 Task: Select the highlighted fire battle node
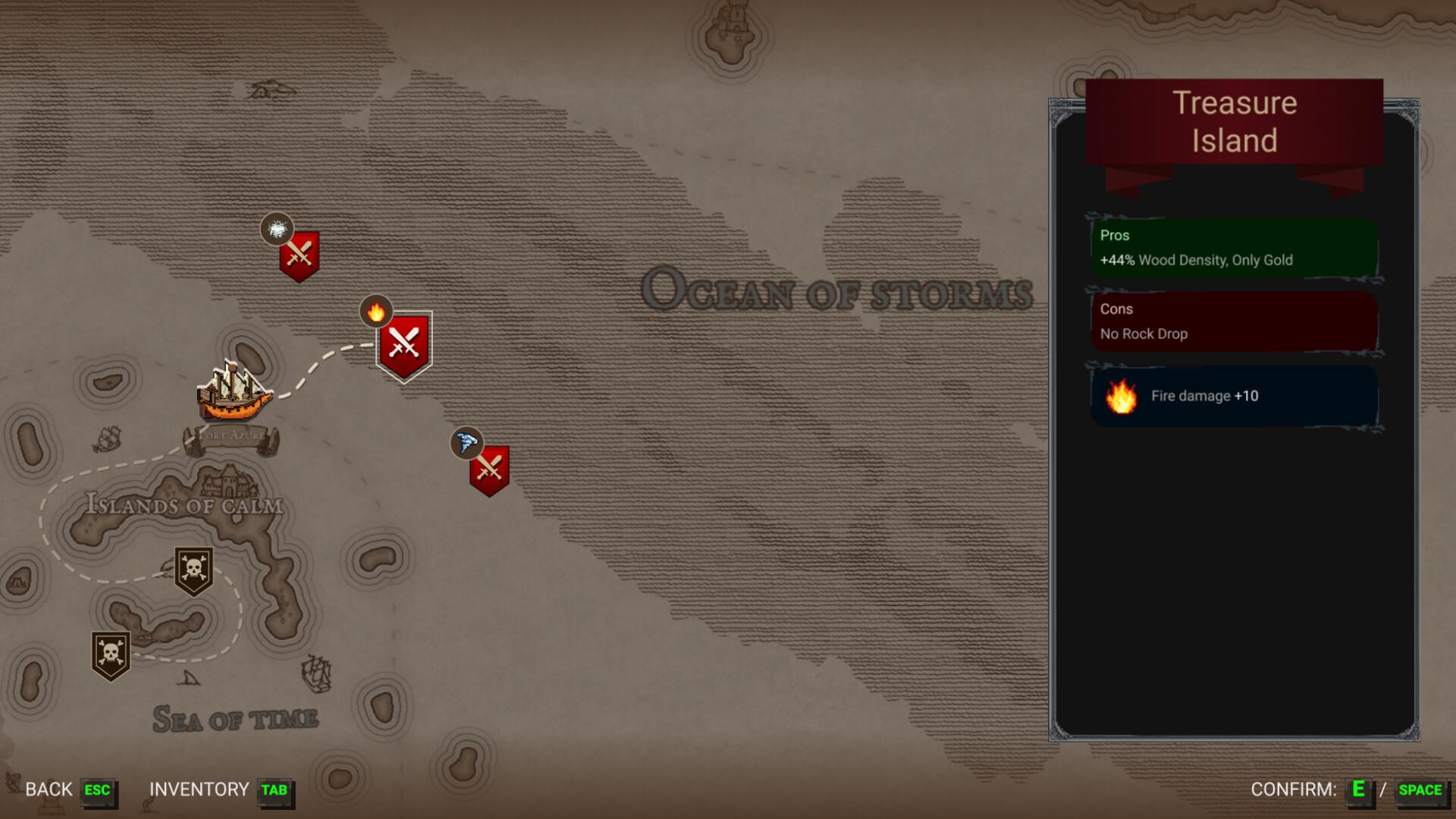coord(403,345)
